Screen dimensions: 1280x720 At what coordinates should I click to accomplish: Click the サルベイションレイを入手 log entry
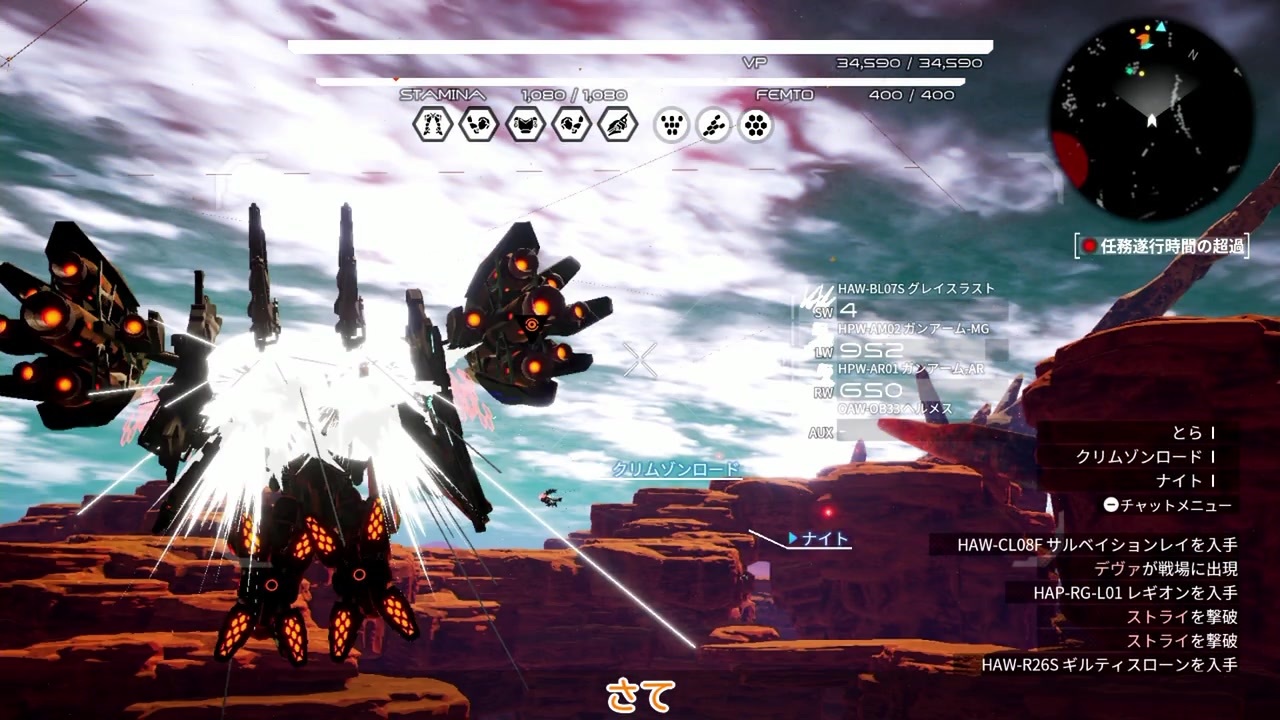click(x=1097, y=545)
